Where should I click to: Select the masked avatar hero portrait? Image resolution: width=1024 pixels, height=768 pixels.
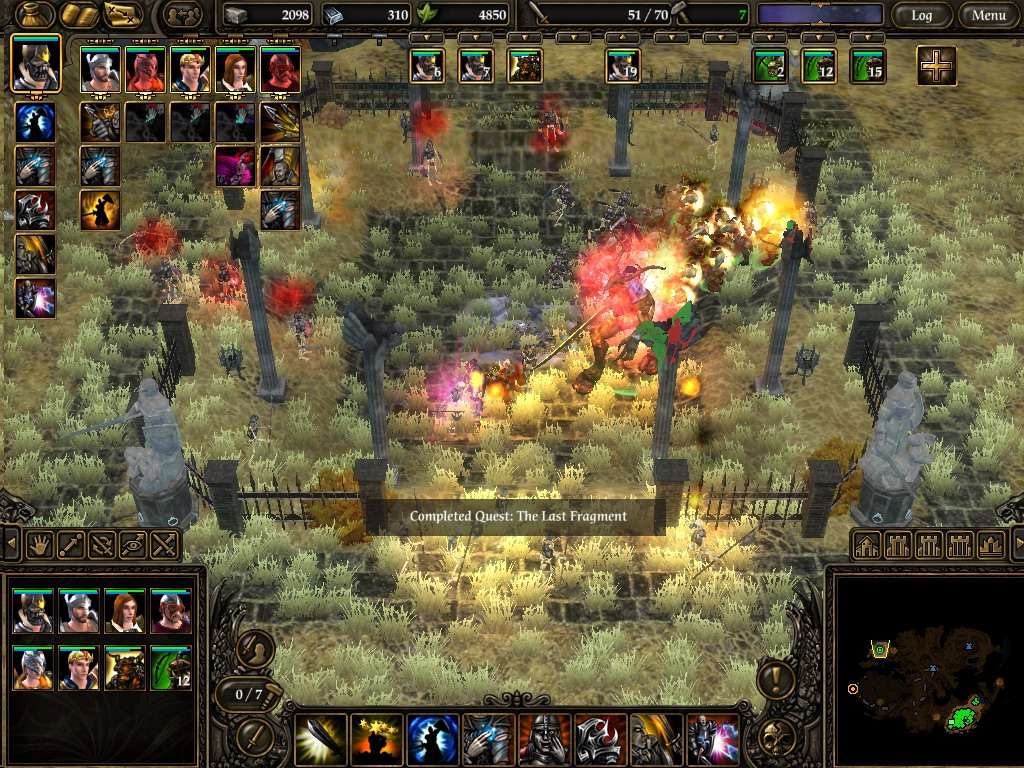coord(36,64)
